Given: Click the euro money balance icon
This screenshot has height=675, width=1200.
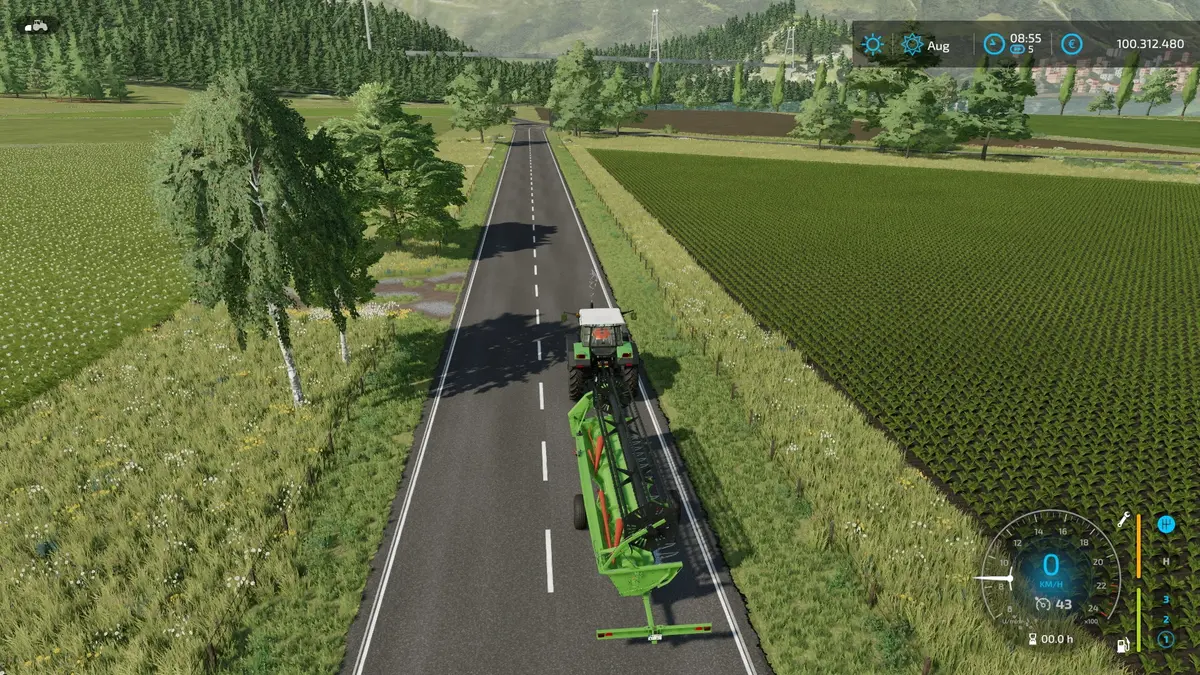Looking at the screenshot, I should [1071, 44].
